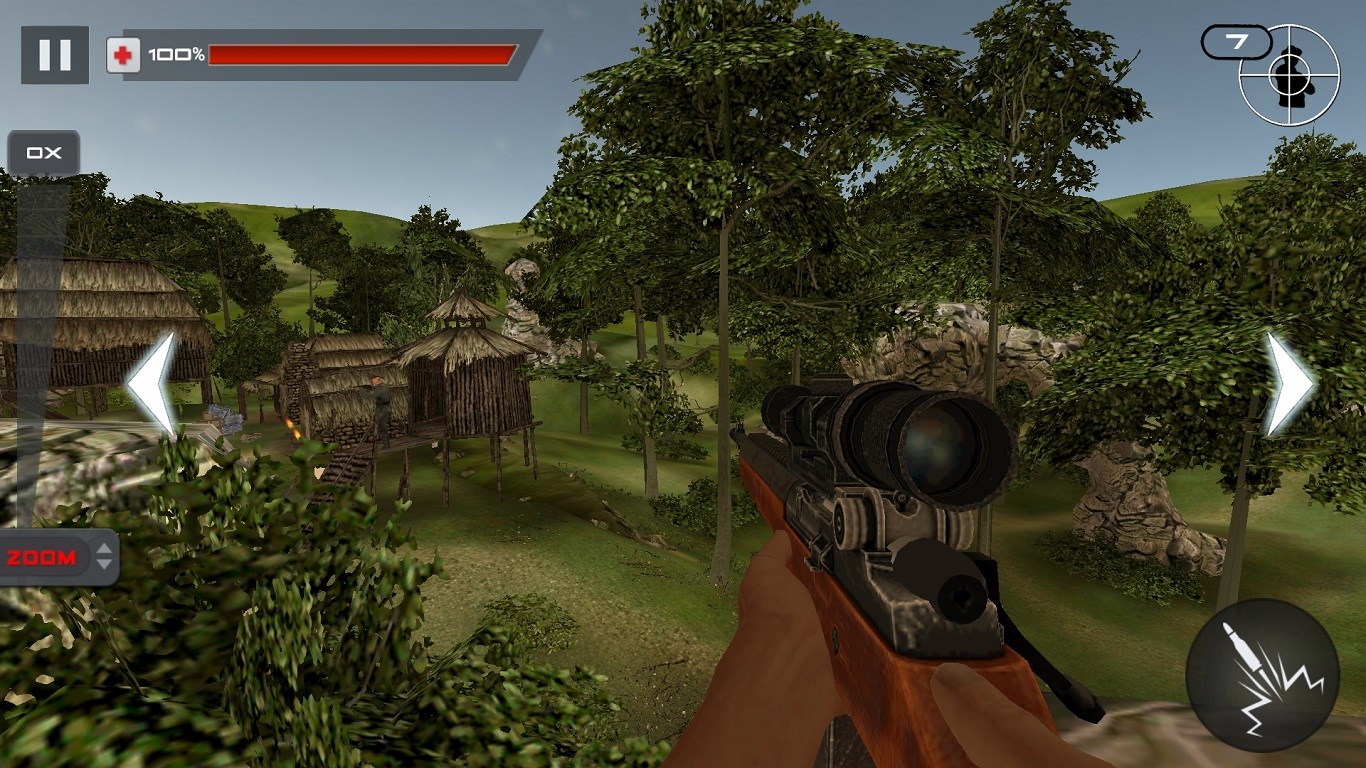Fire the rifle using the bullet button
Image resolution: width=1366 pixels, height=768 pixels.
pos(1262,675)
